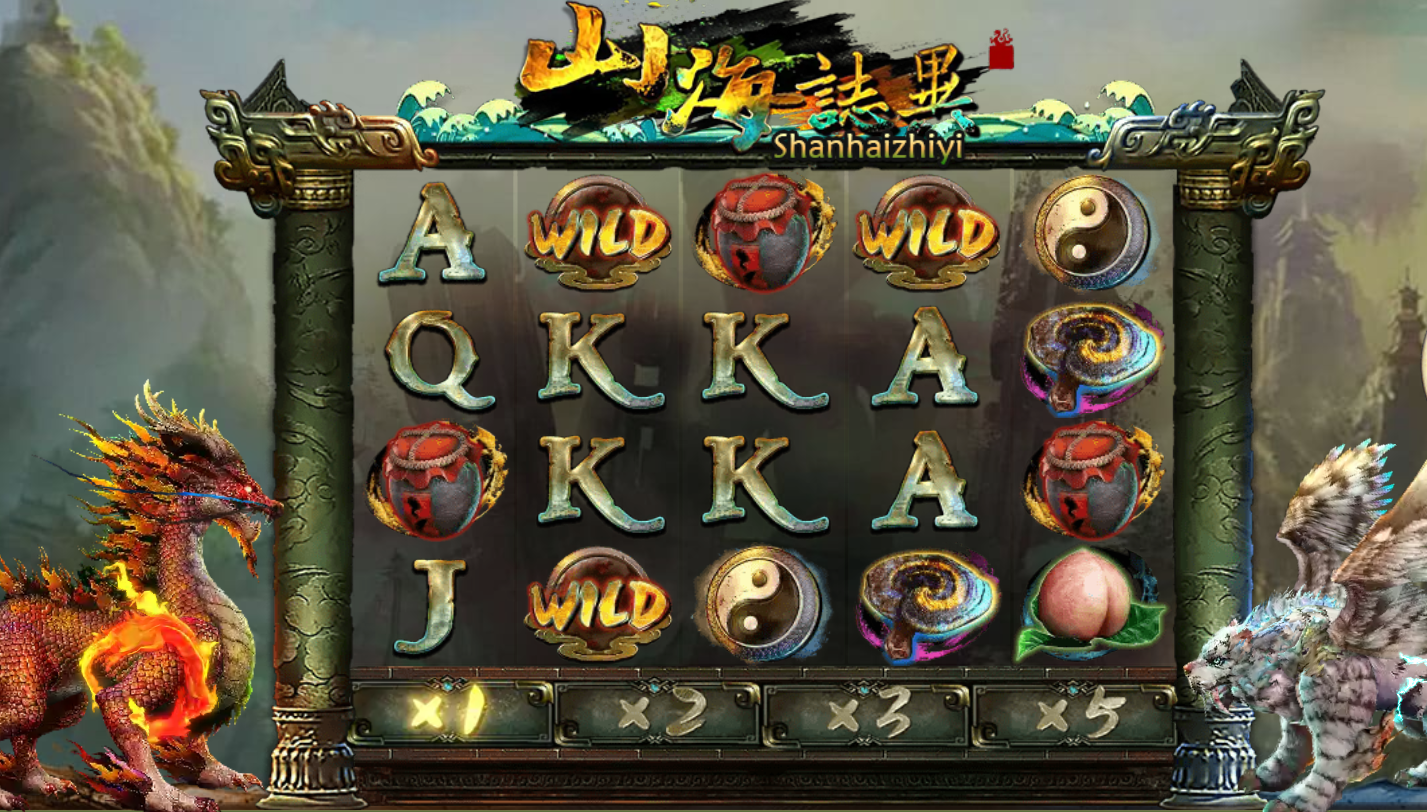Image resolution: width=1427 pixels, height=812 pixels.
Task: Click the x5 multiplier panel
Action: 1073,714
